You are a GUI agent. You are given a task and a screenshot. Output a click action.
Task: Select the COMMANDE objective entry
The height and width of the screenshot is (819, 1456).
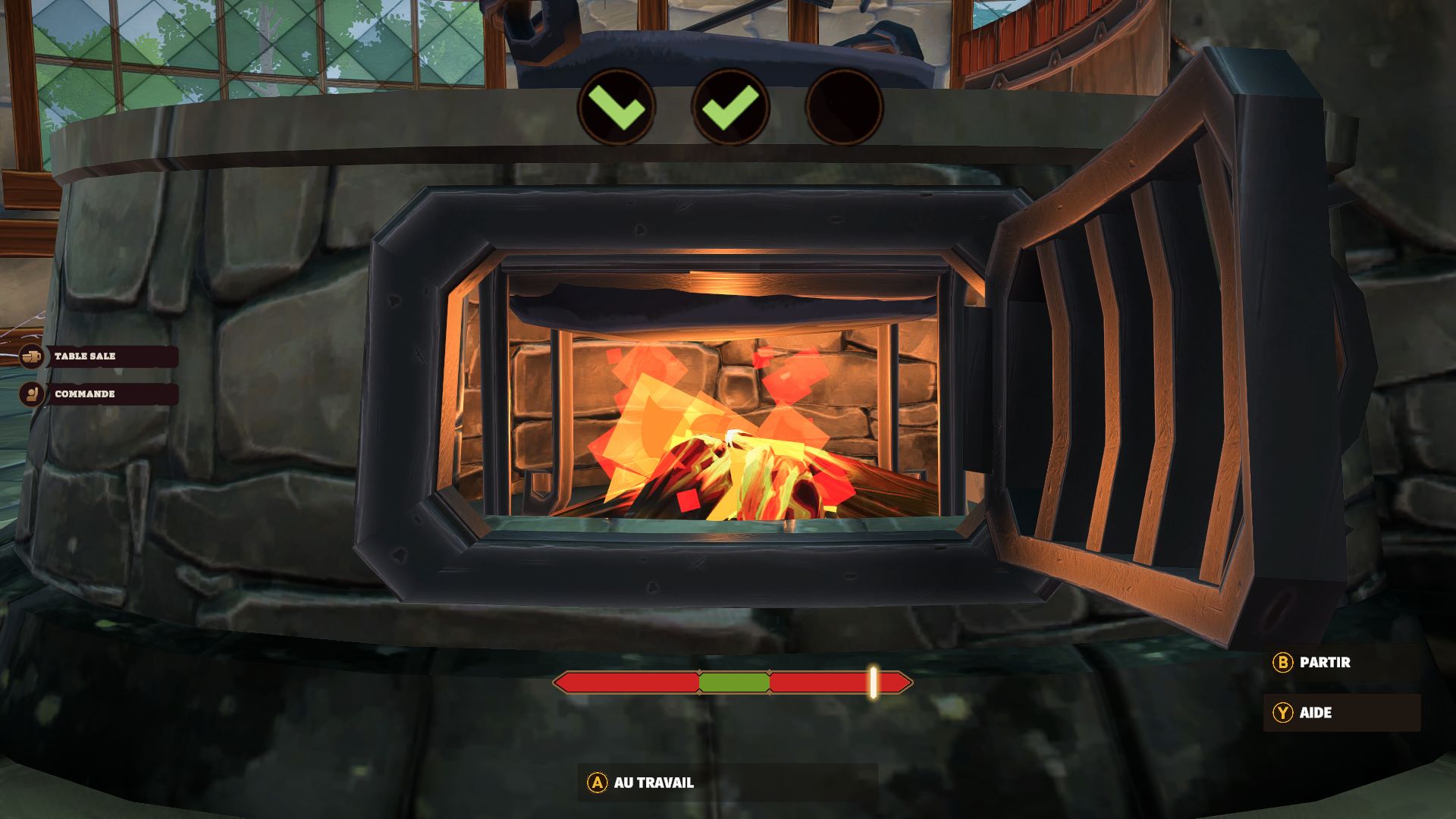click(99, 394)
